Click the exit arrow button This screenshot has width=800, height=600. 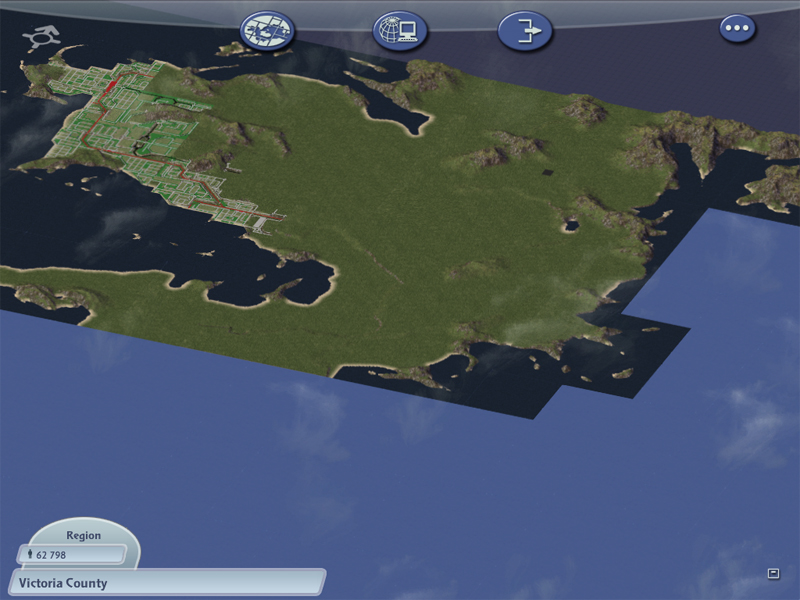525,31
